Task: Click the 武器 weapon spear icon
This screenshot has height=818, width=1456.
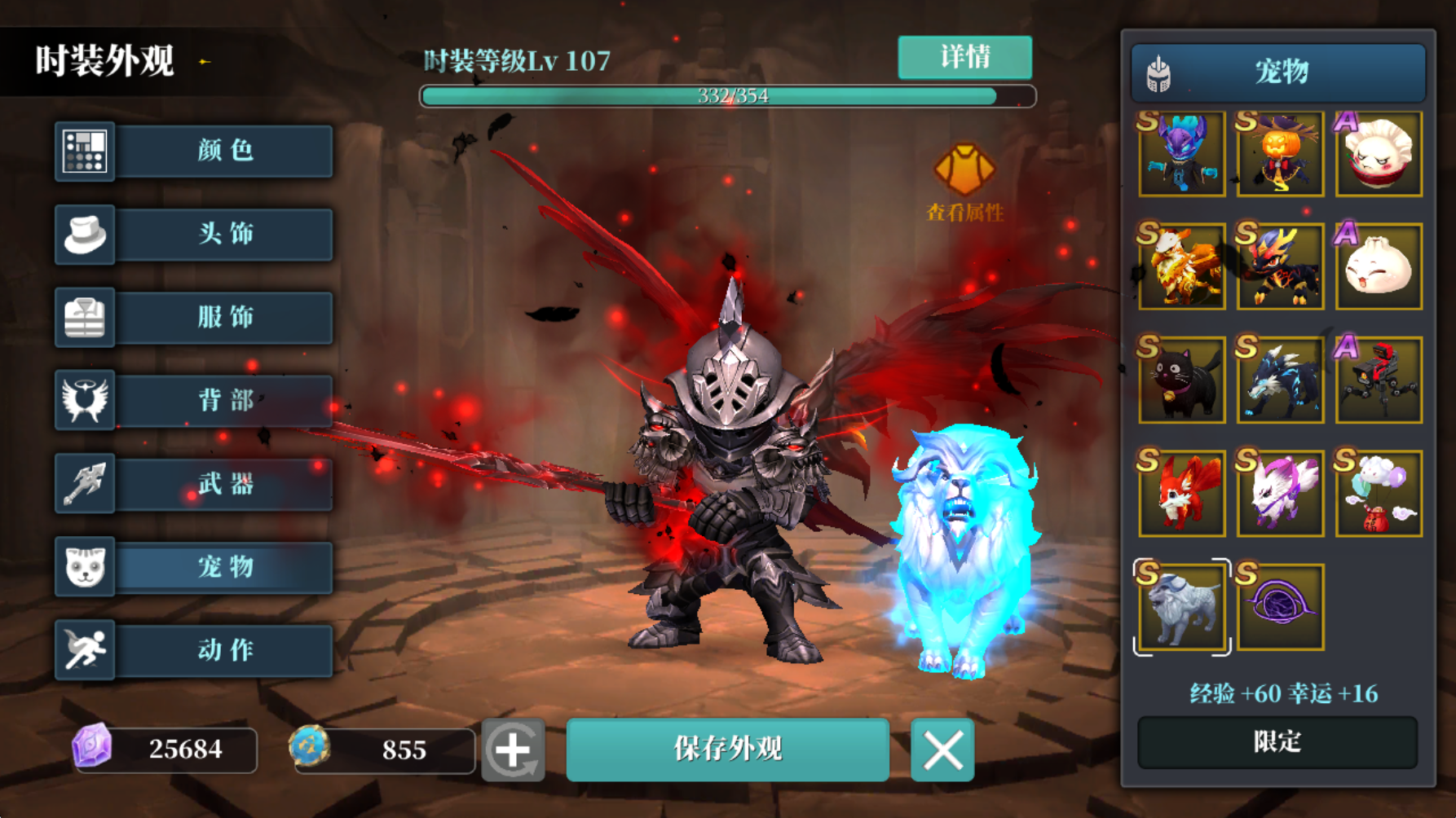Action: pyautogui.click(x=85, y=484)
